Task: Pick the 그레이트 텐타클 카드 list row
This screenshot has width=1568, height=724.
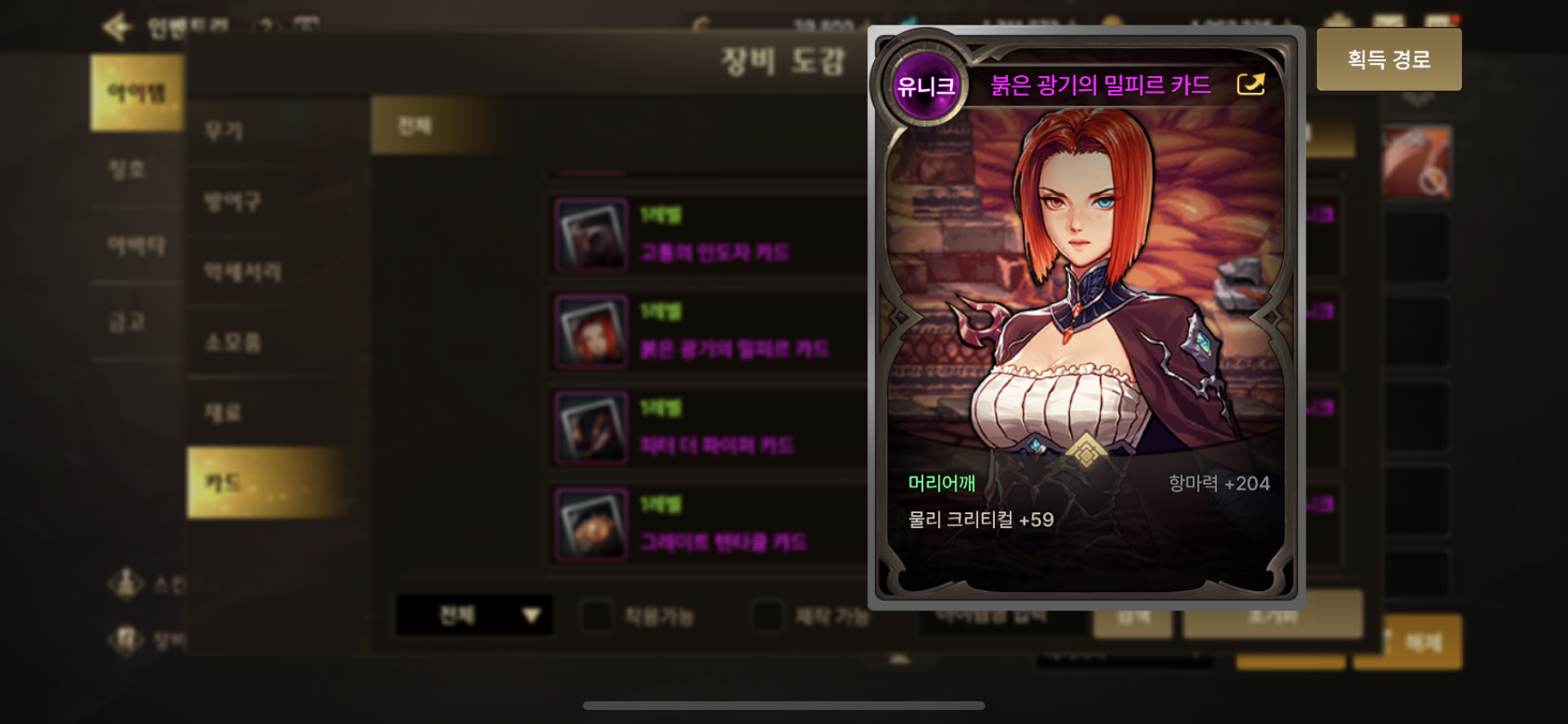Action: pos(709,524)
